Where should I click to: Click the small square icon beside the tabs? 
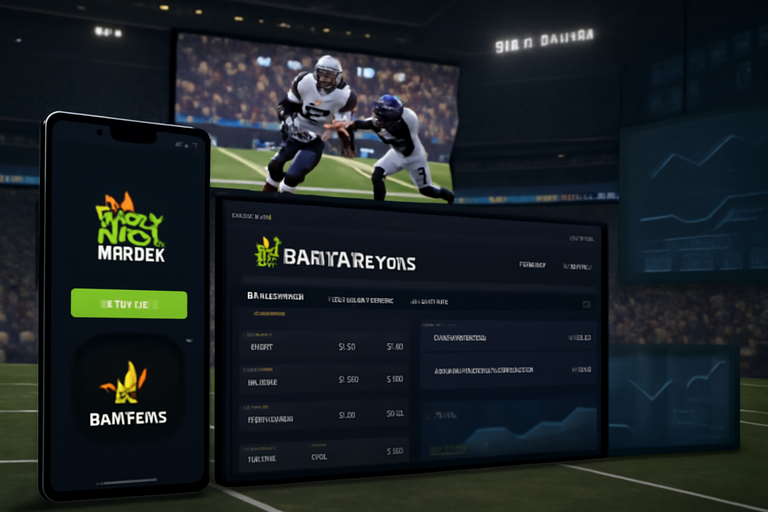coord(586,302)
